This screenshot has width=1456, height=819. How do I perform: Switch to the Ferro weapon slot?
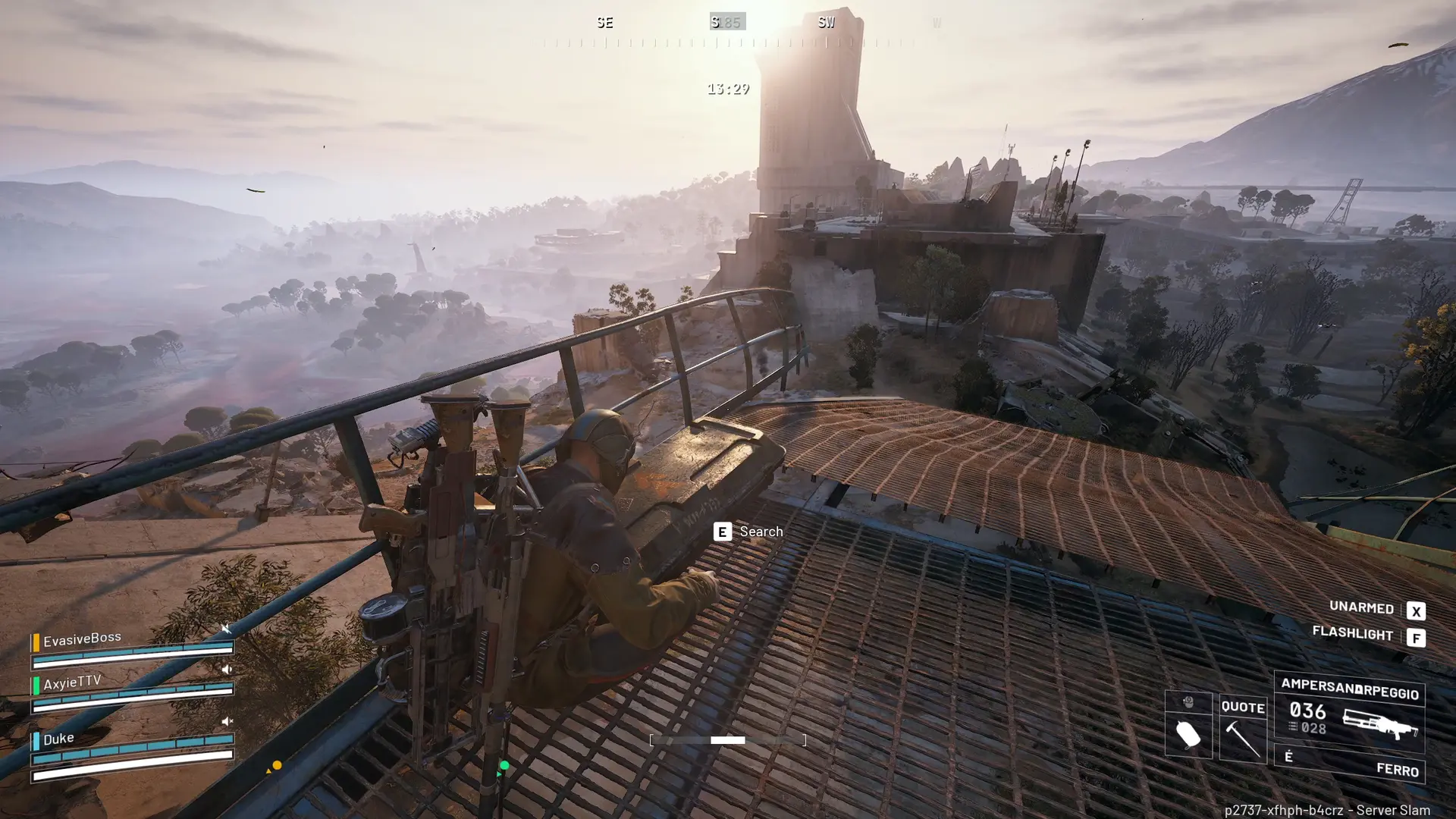pos(1350,764)
